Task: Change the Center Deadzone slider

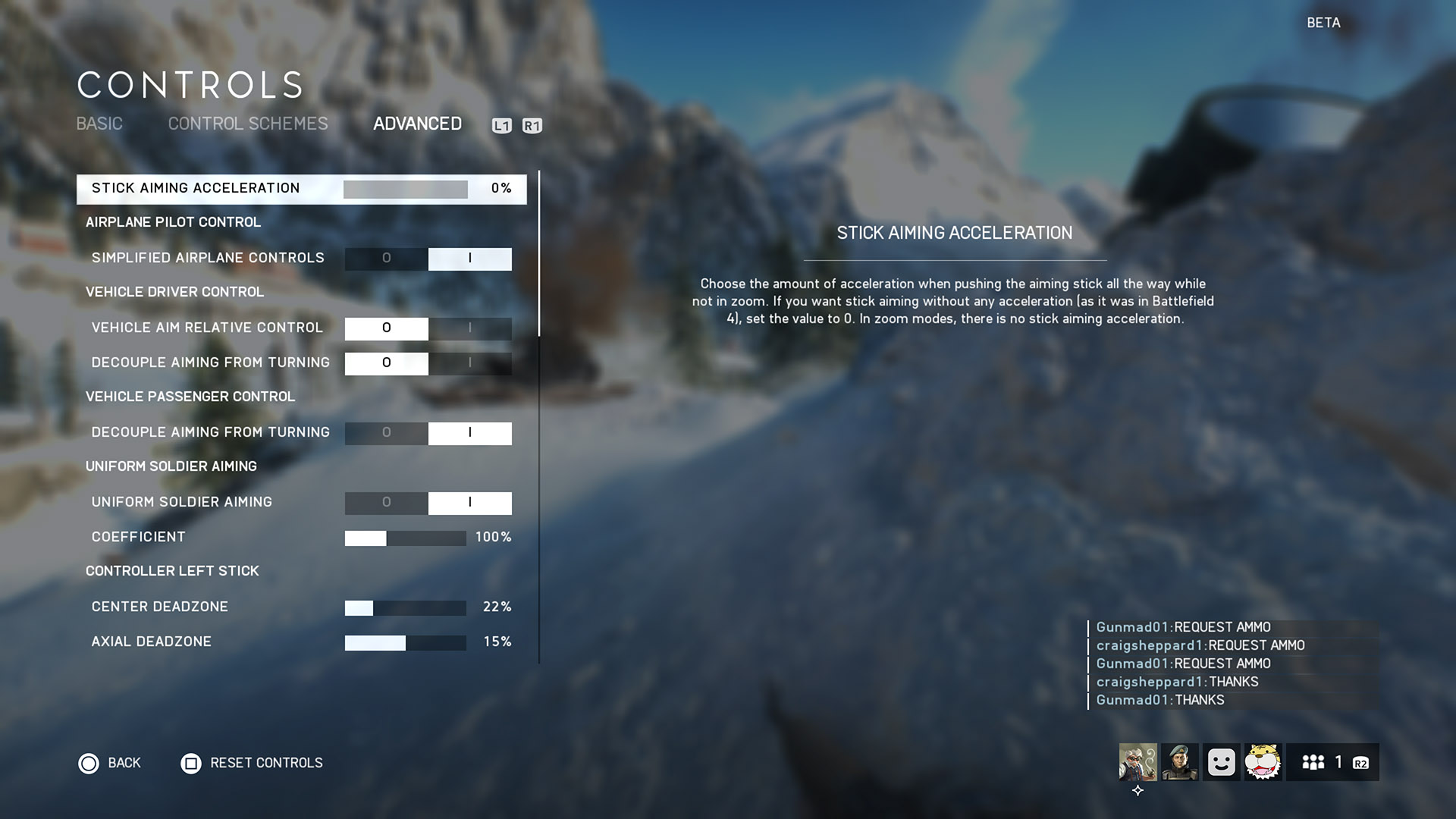Action: [x=405, y=607]
